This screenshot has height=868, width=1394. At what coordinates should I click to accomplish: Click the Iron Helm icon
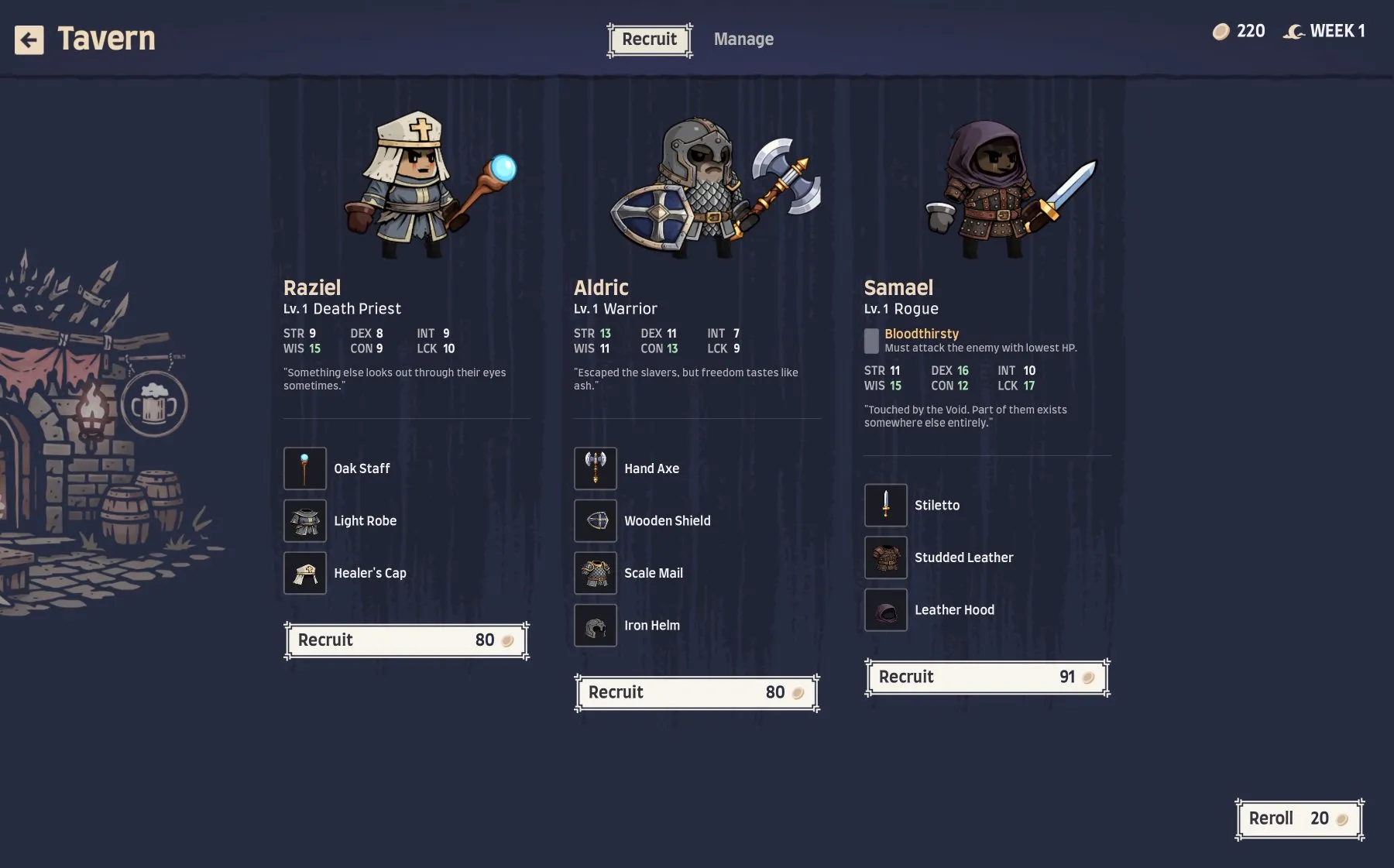click(x=595, y=625)
